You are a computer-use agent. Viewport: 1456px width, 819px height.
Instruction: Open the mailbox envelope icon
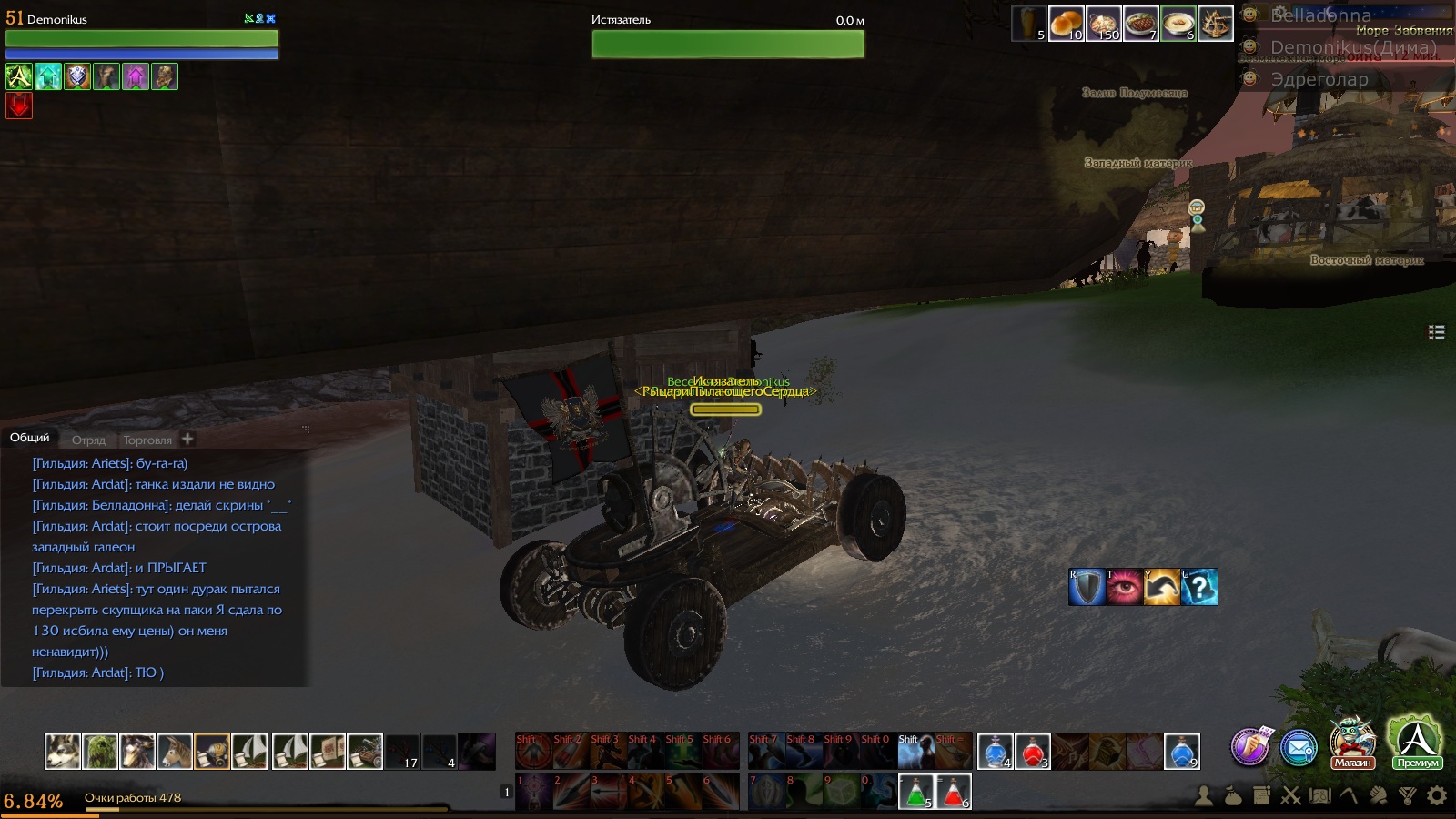click(1299, 748)
